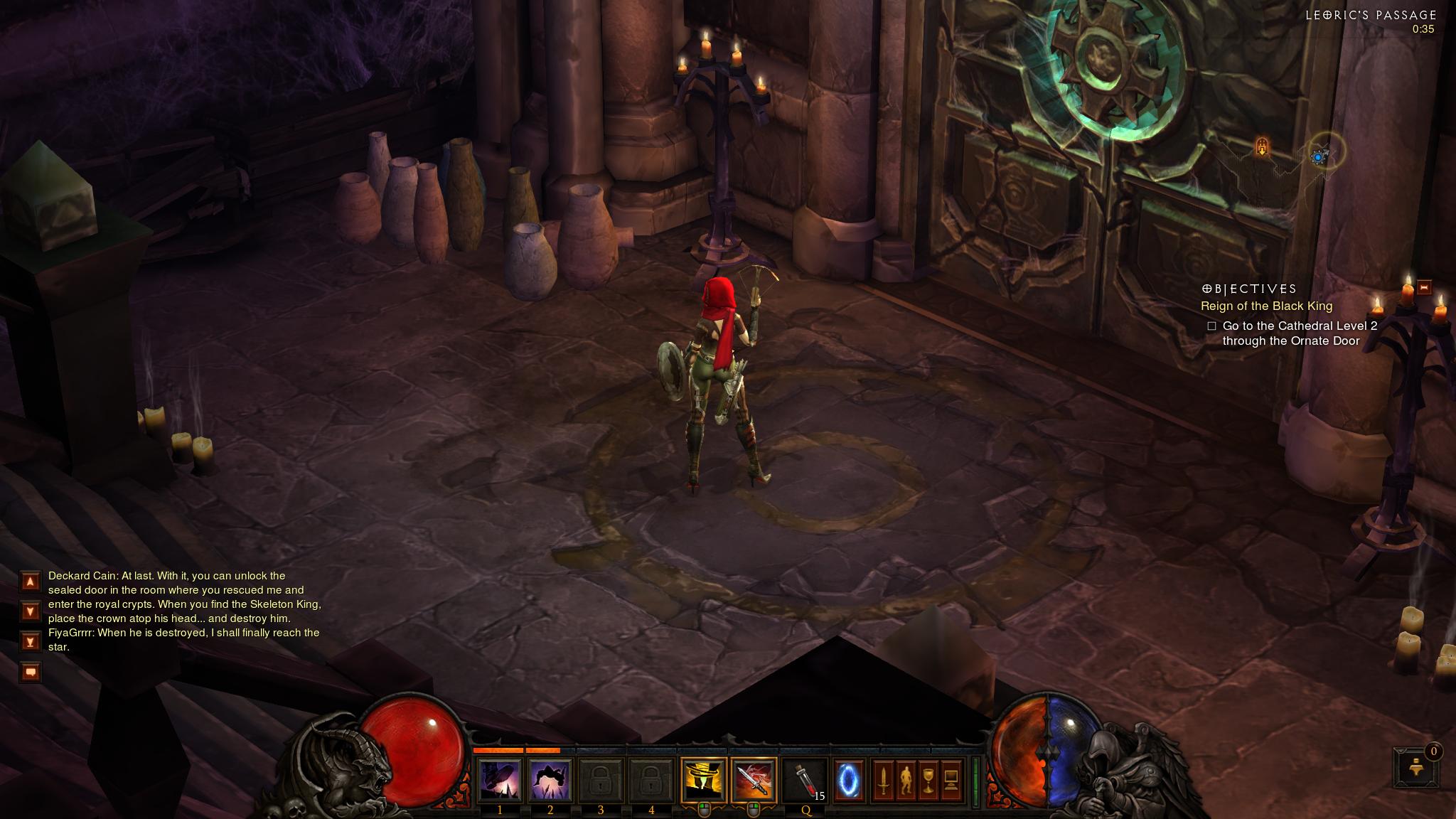Select the golden whirlwind left-mouse skill
Viewport: 1456px width, 819px height.
coord(703,780)
